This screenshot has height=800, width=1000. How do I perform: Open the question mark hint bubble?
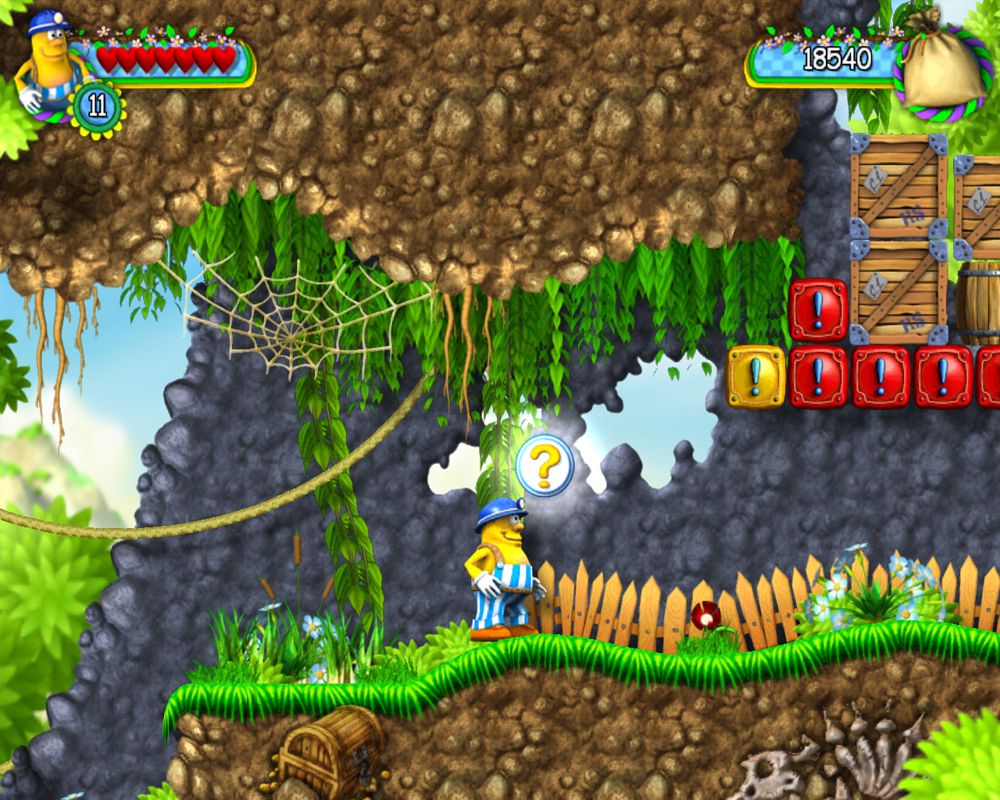[x=545, y=466]
